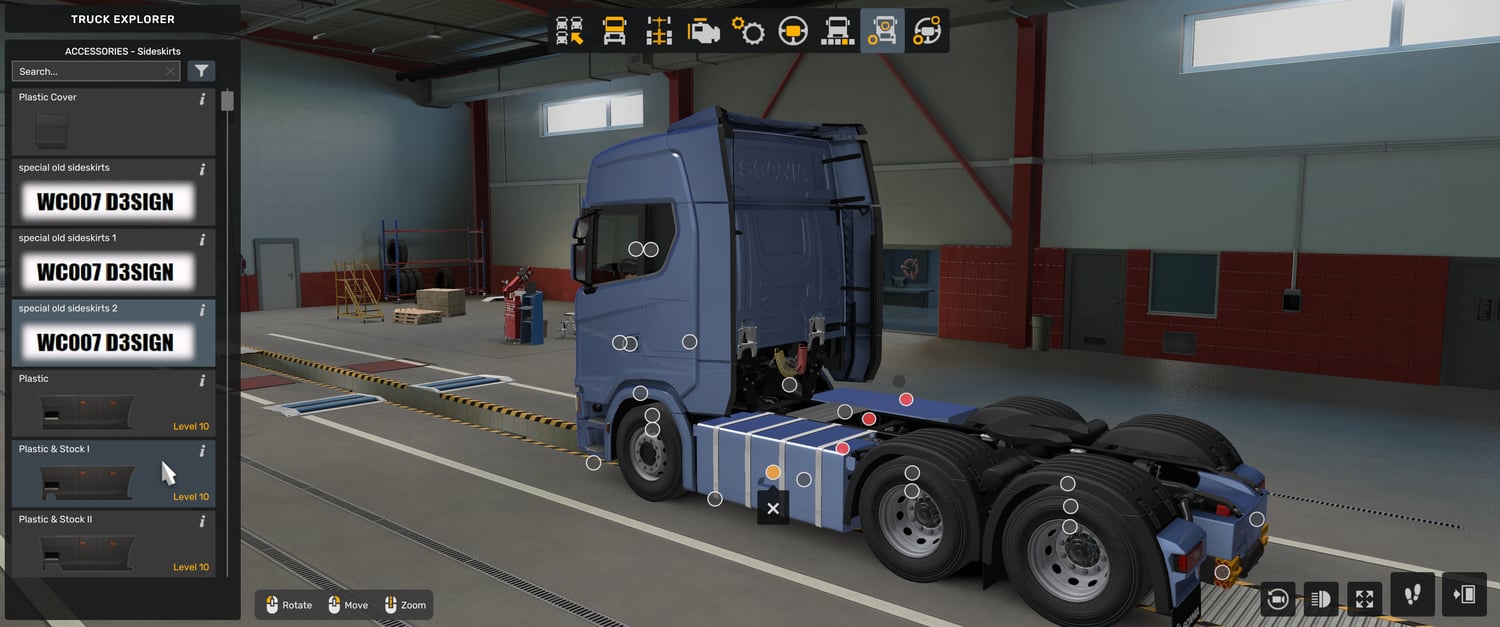Select the Plastic Cover sideskirt
The image size is (1500, 627).
[112, 122]
